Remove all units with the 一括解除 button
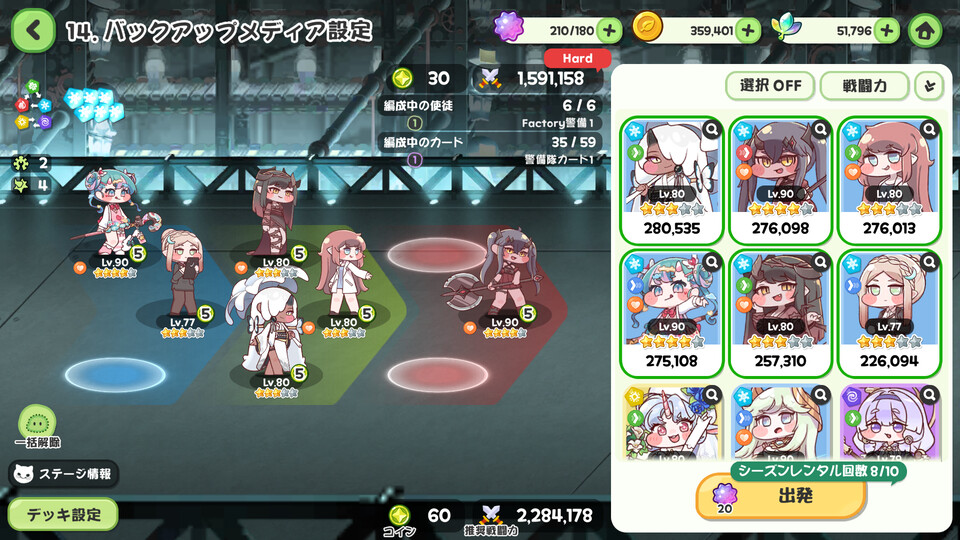The height and width of the screenshot is (540, 960). tap(38, 426)
